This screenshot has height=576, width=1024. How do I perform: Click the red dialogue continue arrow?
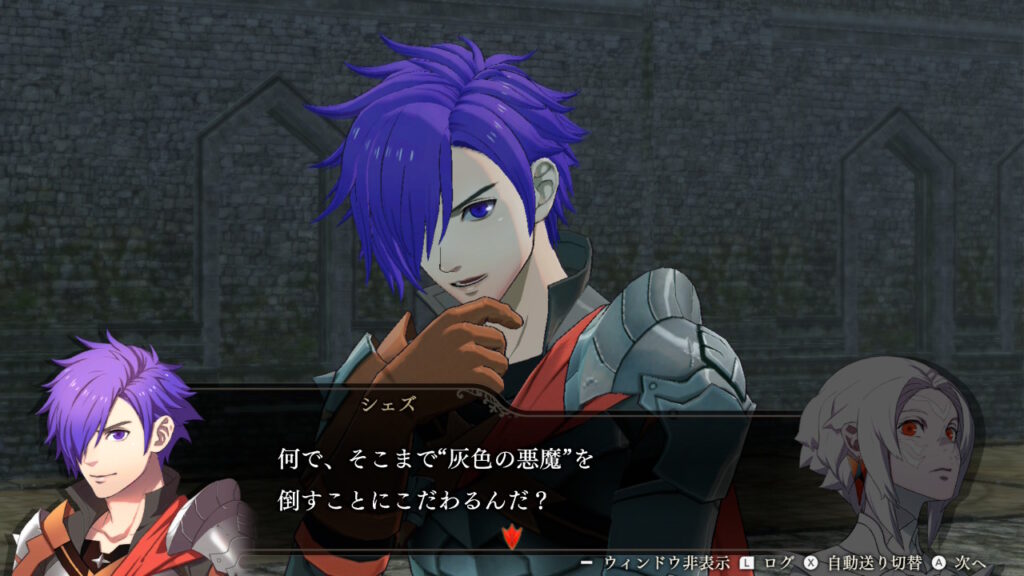(512, 536)
